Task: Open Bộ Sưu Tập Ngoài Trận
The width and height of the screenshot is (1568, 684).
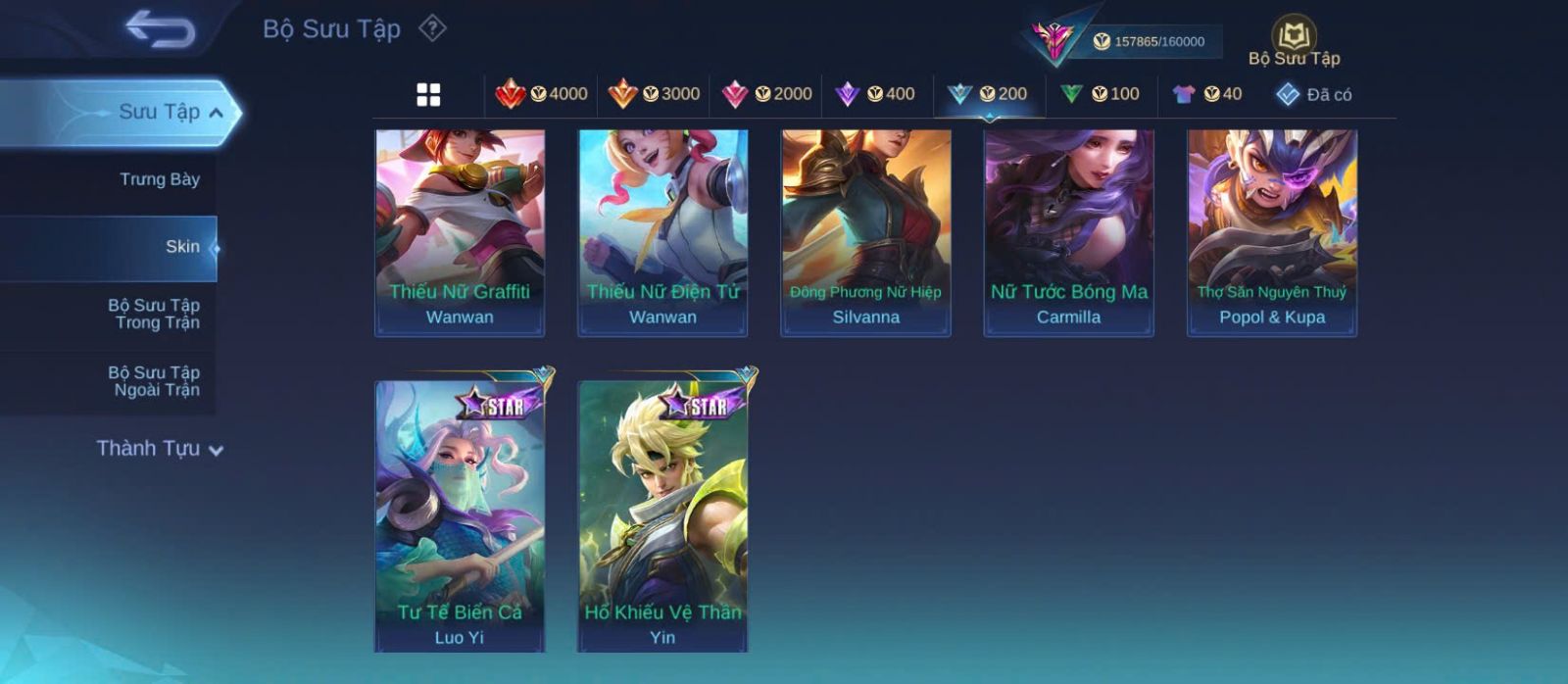Action: (154, 381)
